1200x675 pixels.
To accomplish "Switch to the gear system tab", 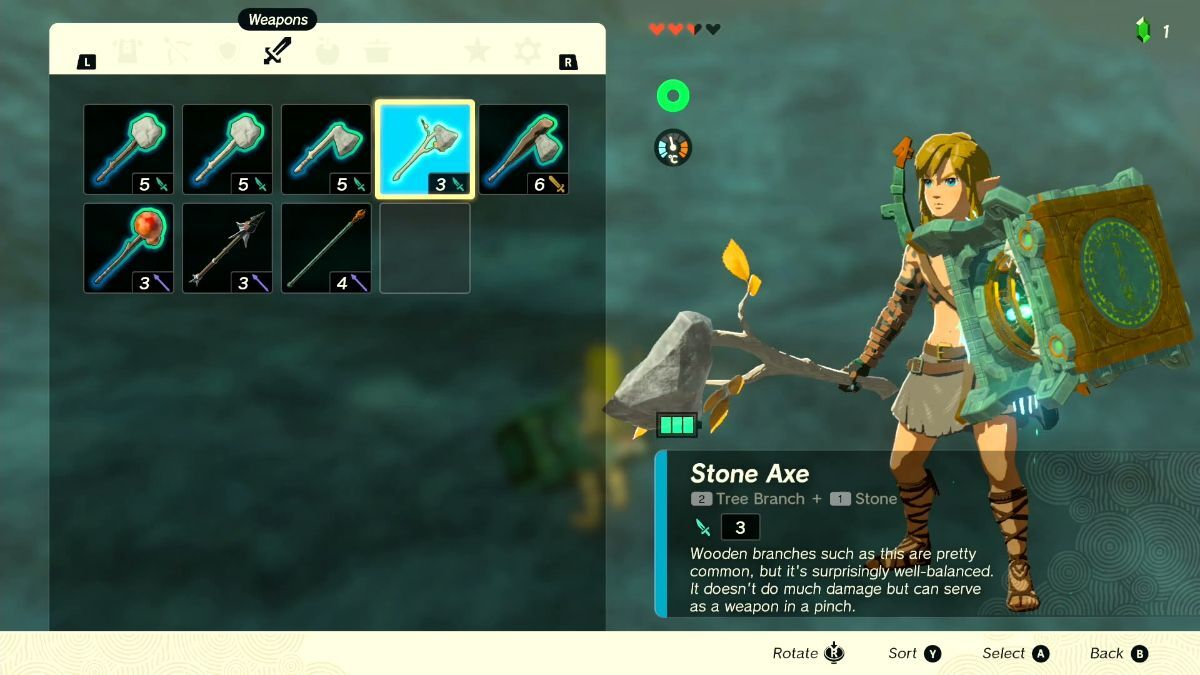I will [527, 51].
